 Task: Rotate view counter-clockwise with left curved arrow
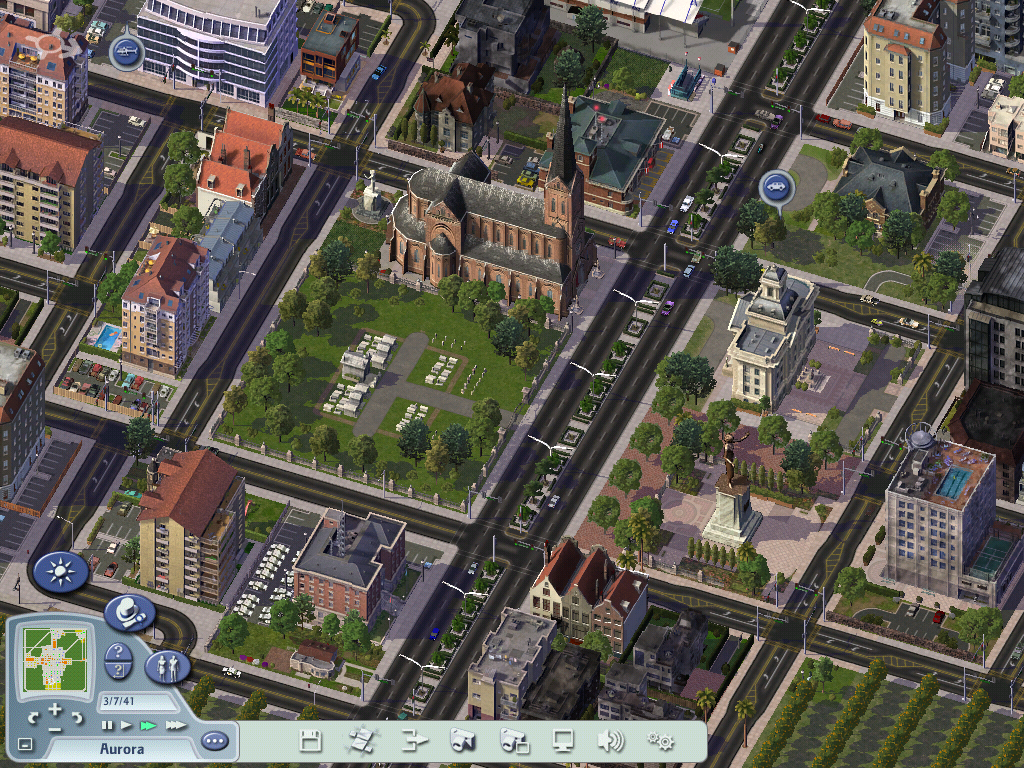click(33, 717)
